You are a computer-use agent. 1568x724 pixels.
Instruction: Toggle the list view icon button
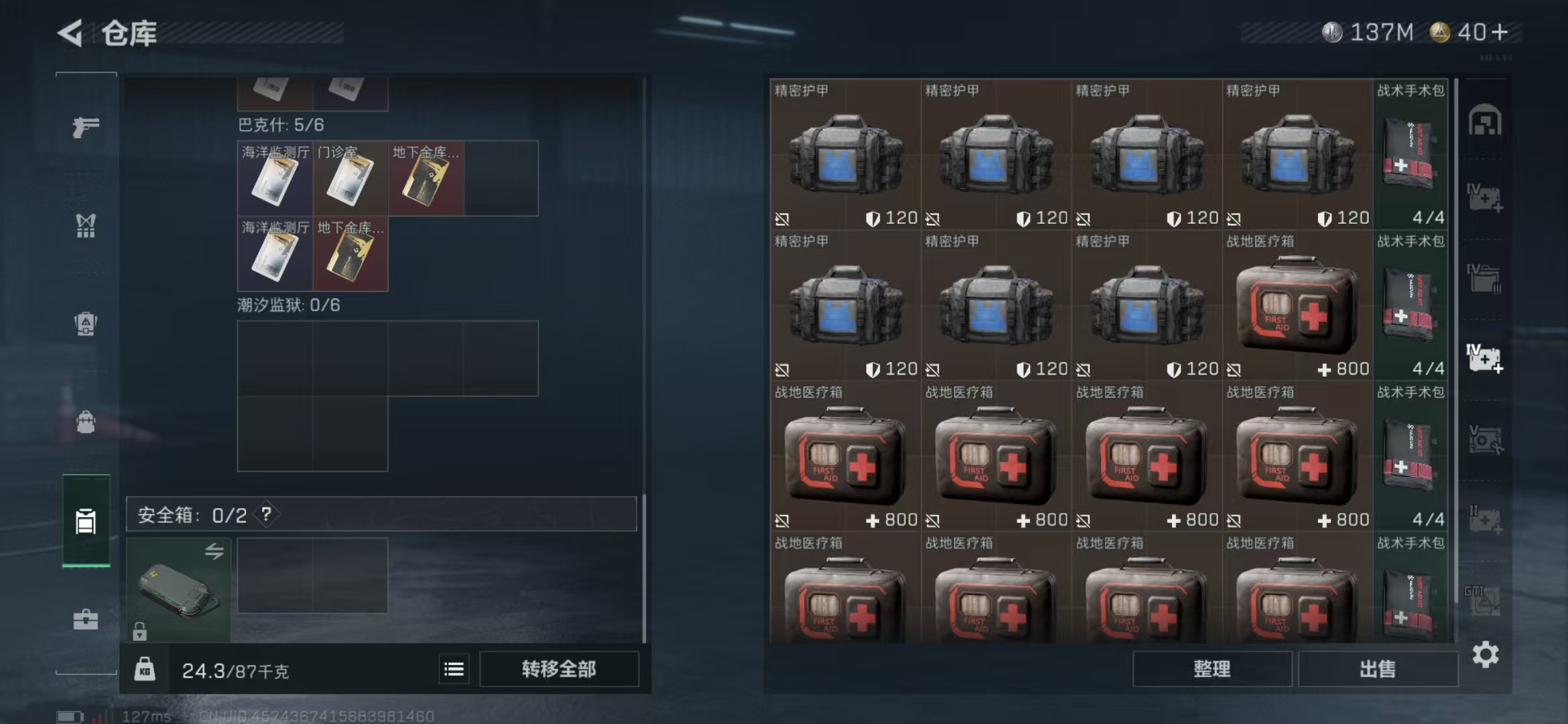[x=454, y=669]
